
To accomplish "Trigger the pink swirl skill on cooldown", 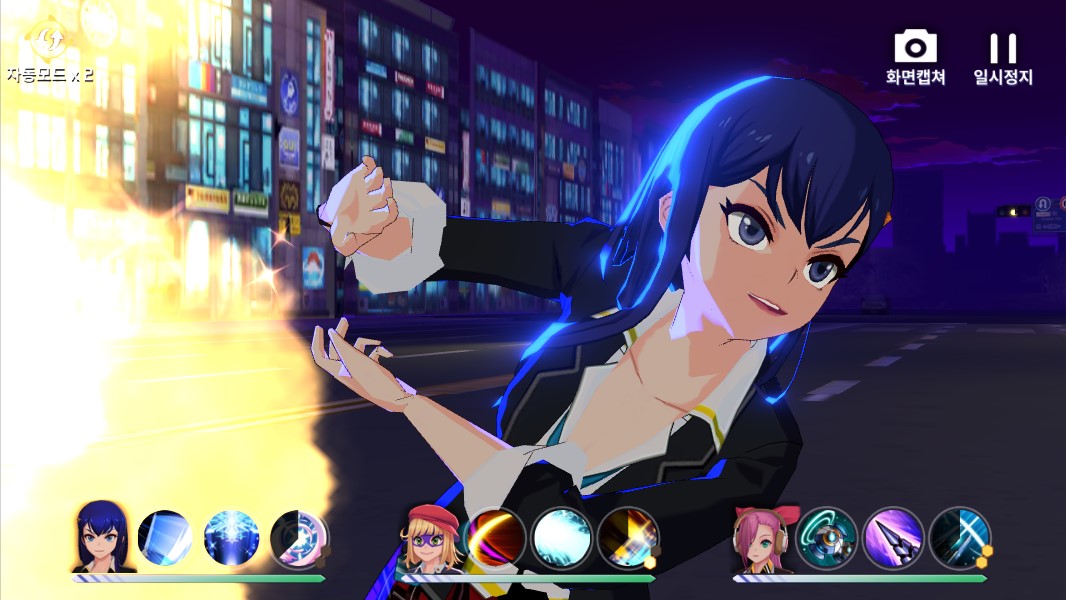I will 298,538.
